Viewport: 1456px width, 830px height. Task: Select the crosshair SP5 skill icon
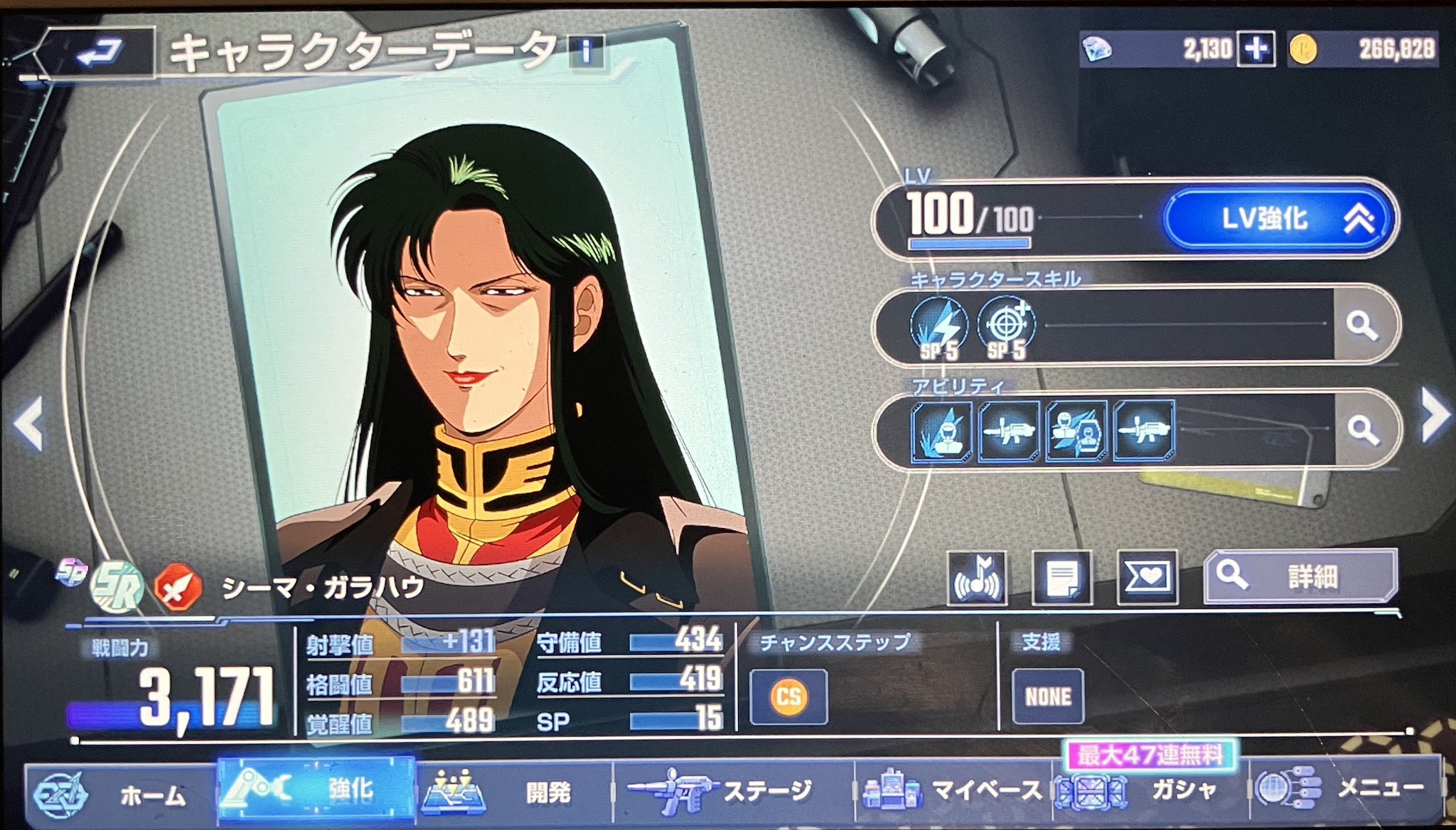pyautogui.click(x=1006, y=328)
